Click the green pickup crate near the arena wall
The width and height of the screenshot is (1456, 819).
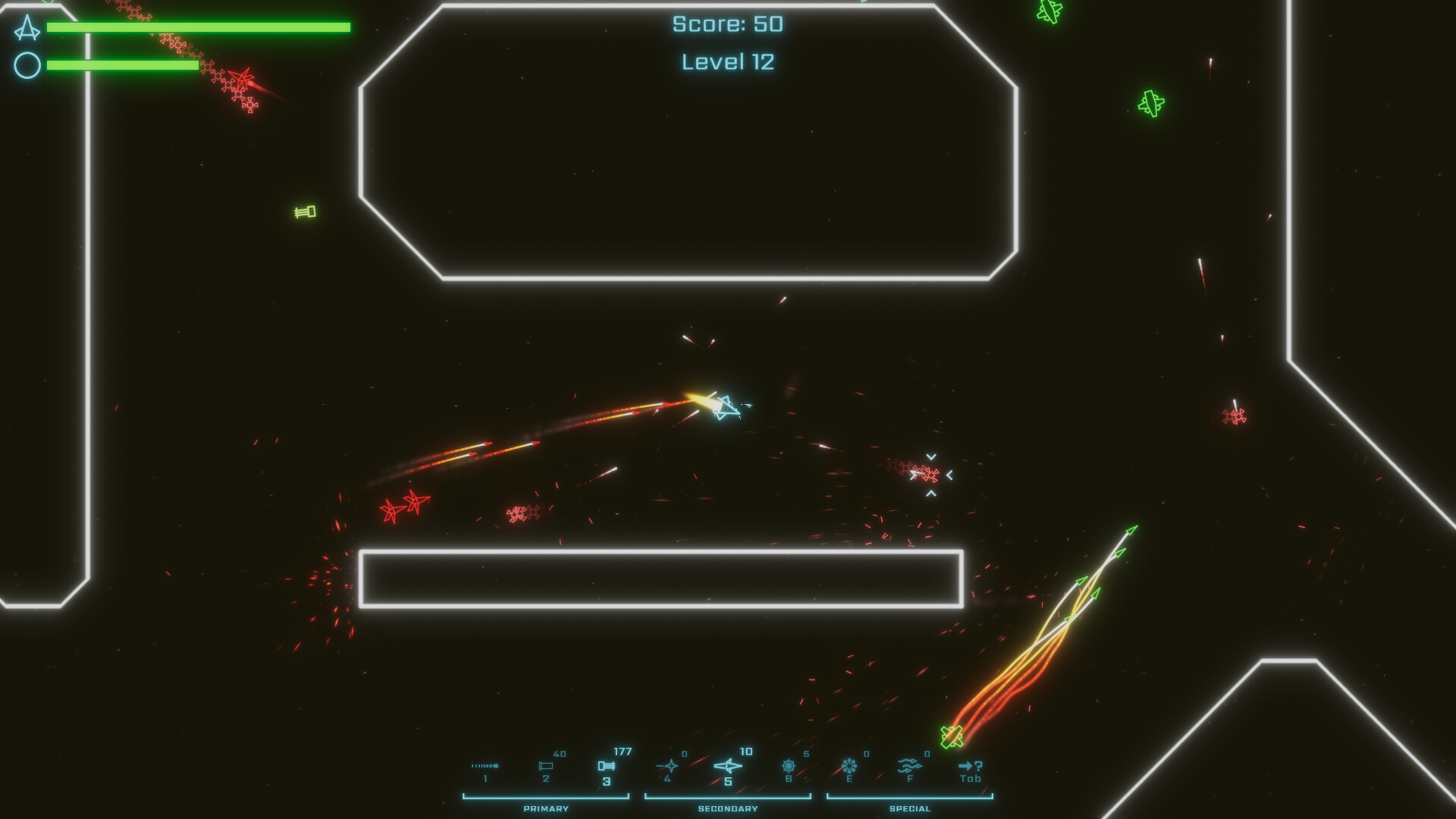303,210
